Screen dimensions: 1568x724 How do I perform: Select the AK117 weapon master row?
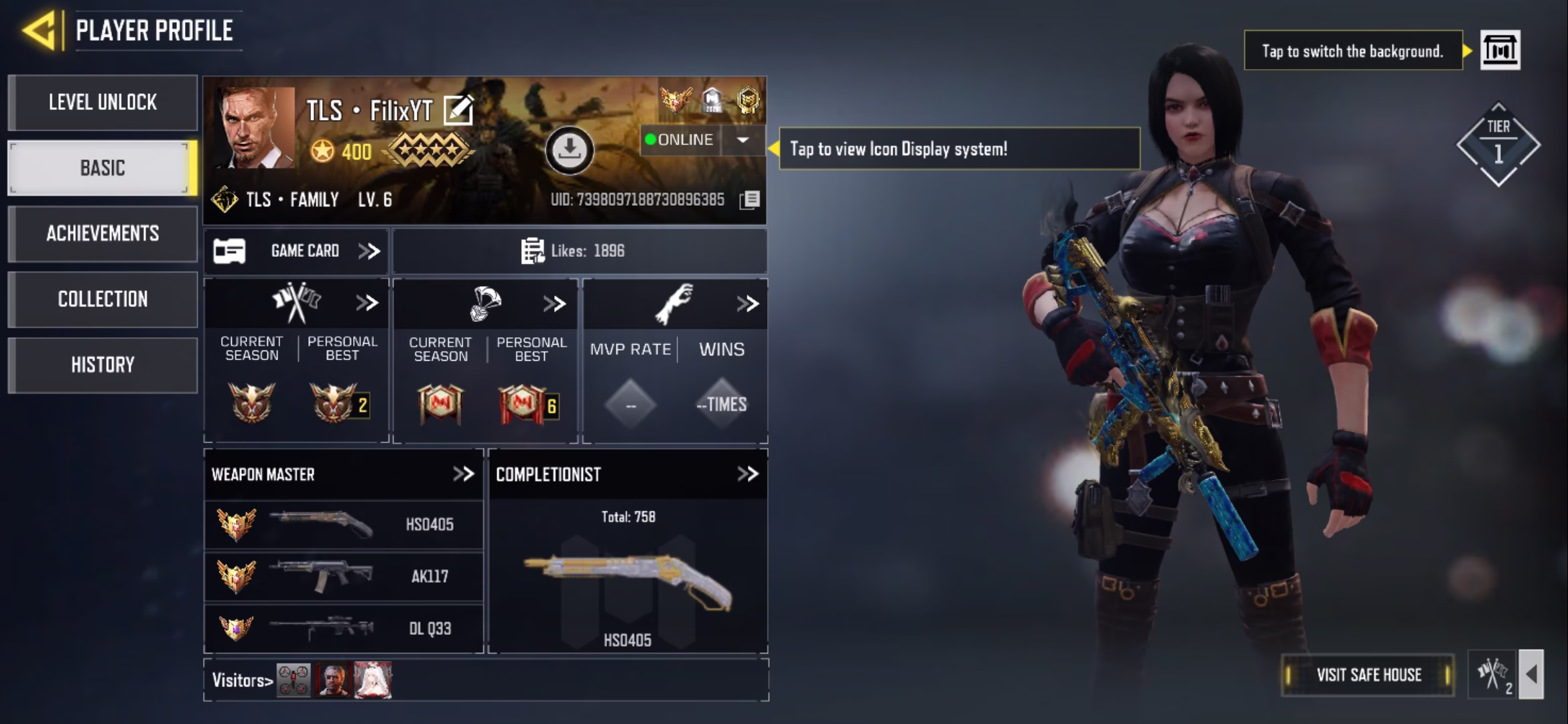coord(343,577)
